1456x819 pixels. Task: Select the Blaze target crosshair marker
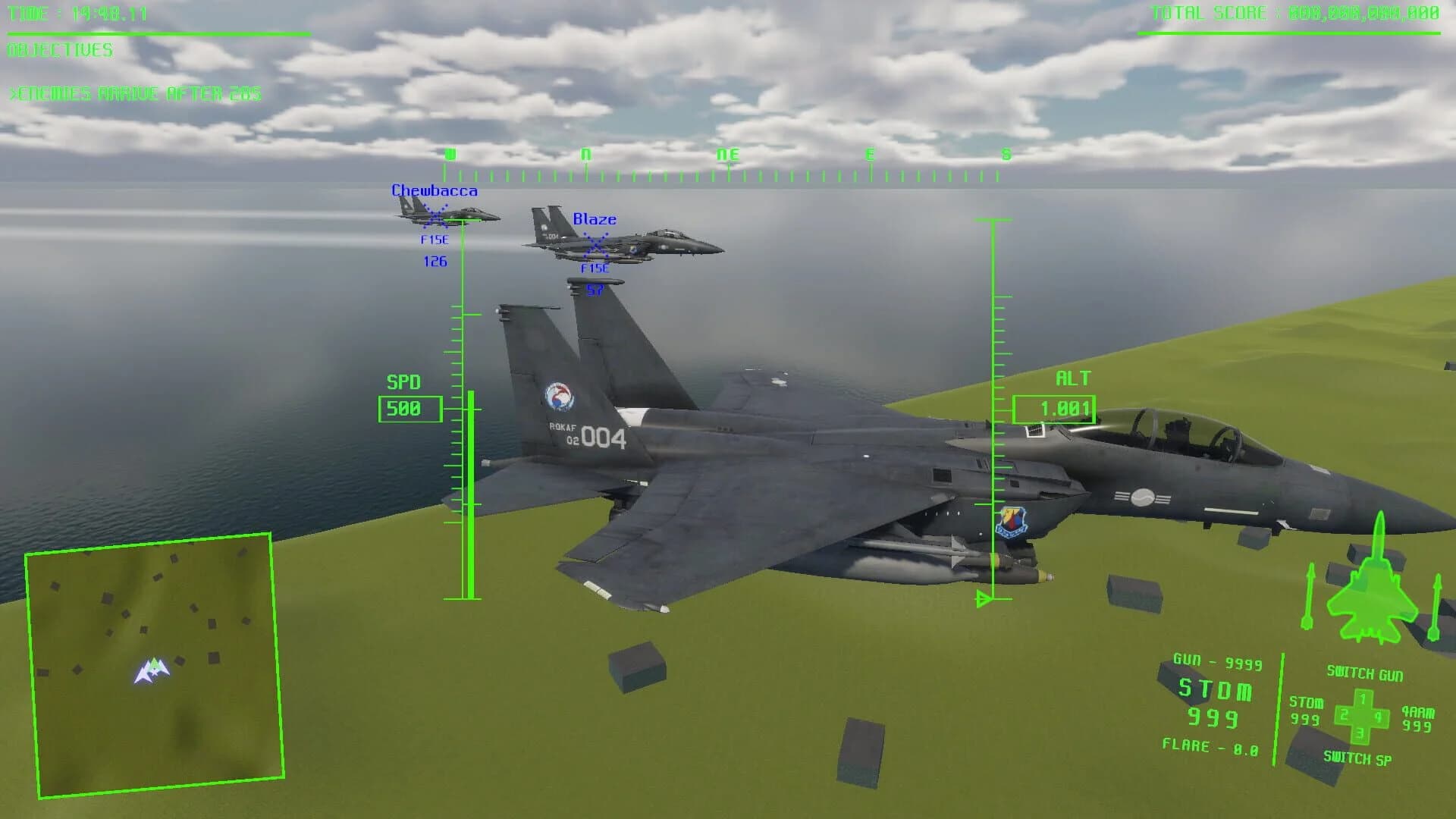pyautogui.click(x=596, y=245)
